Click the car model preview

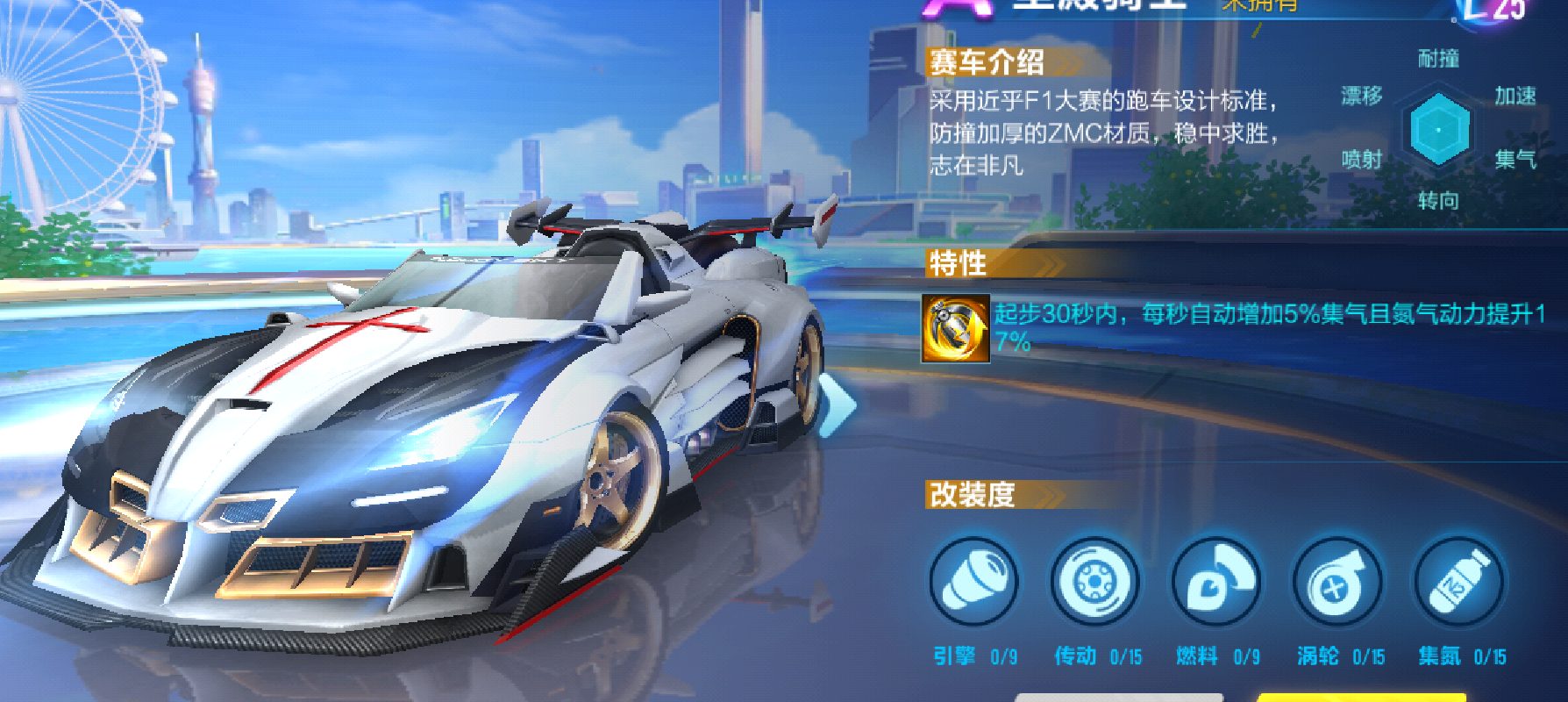pyautogui.click(x=438, y=421)
